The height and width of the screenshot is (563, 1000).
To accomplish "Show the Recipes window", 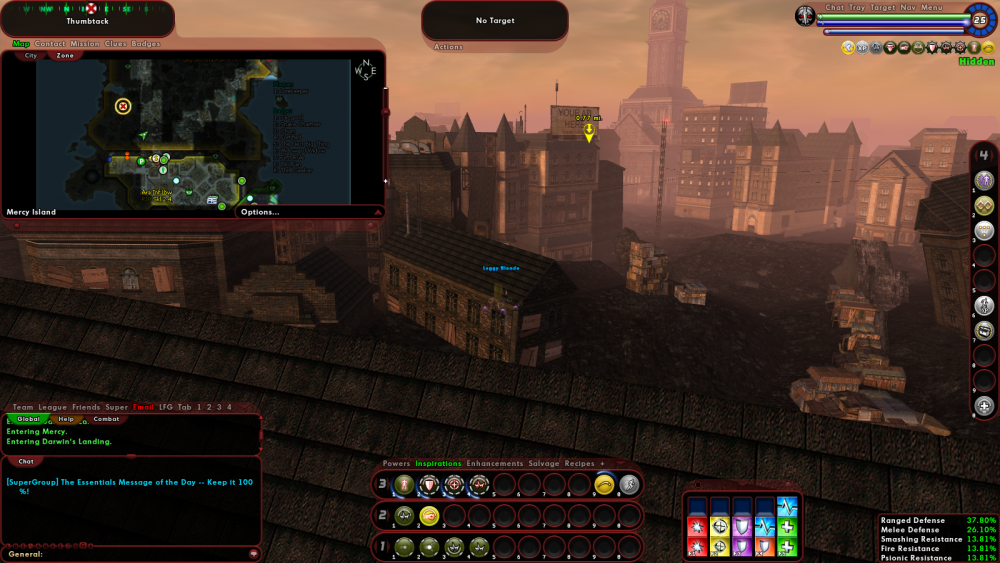I will (x=579, y=464).
